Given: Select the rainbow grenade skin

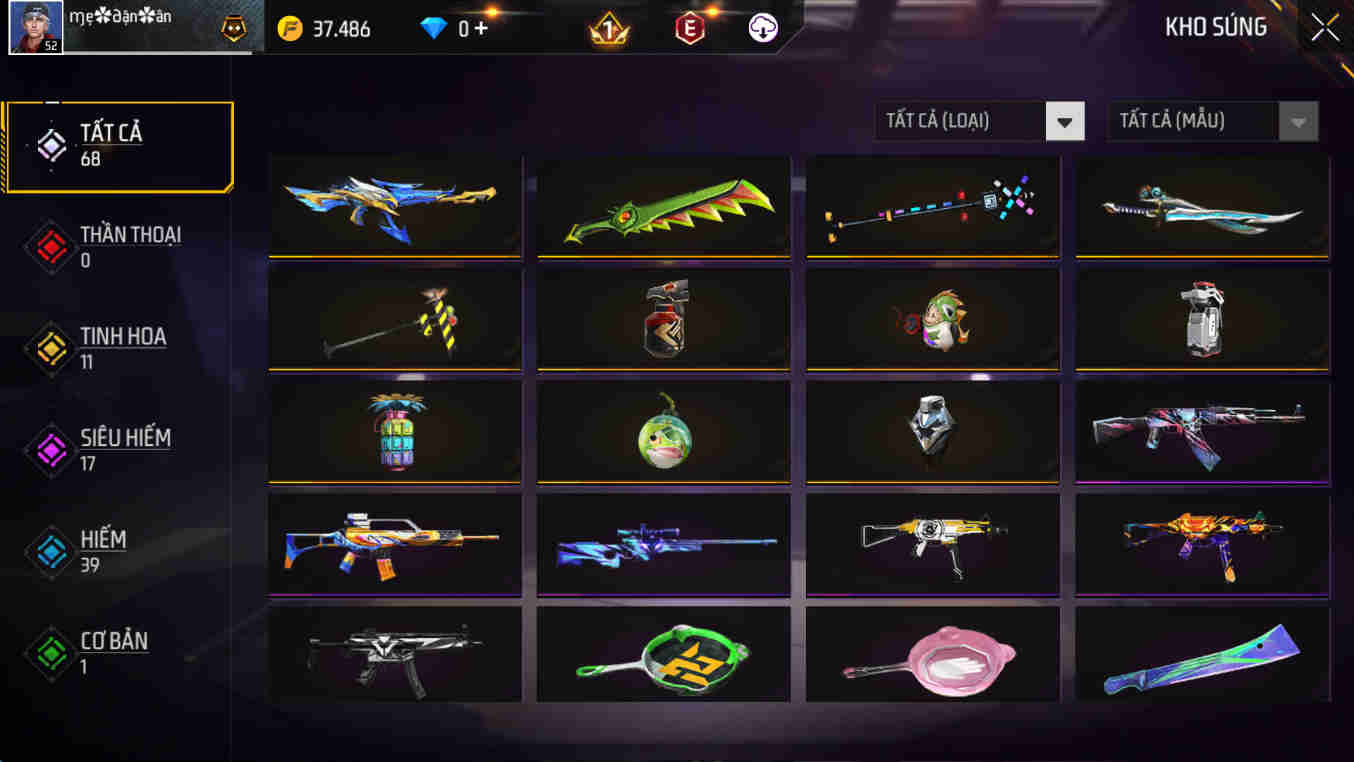Looking at the screenshot, I should click(394, 431).
